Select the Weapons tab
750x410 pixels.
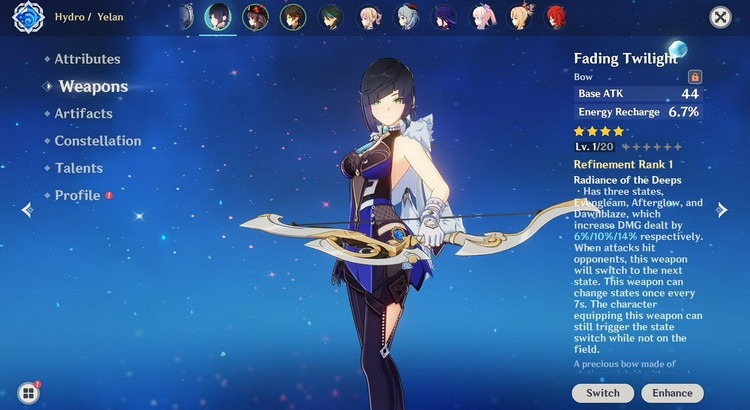(x=93, y=87)
